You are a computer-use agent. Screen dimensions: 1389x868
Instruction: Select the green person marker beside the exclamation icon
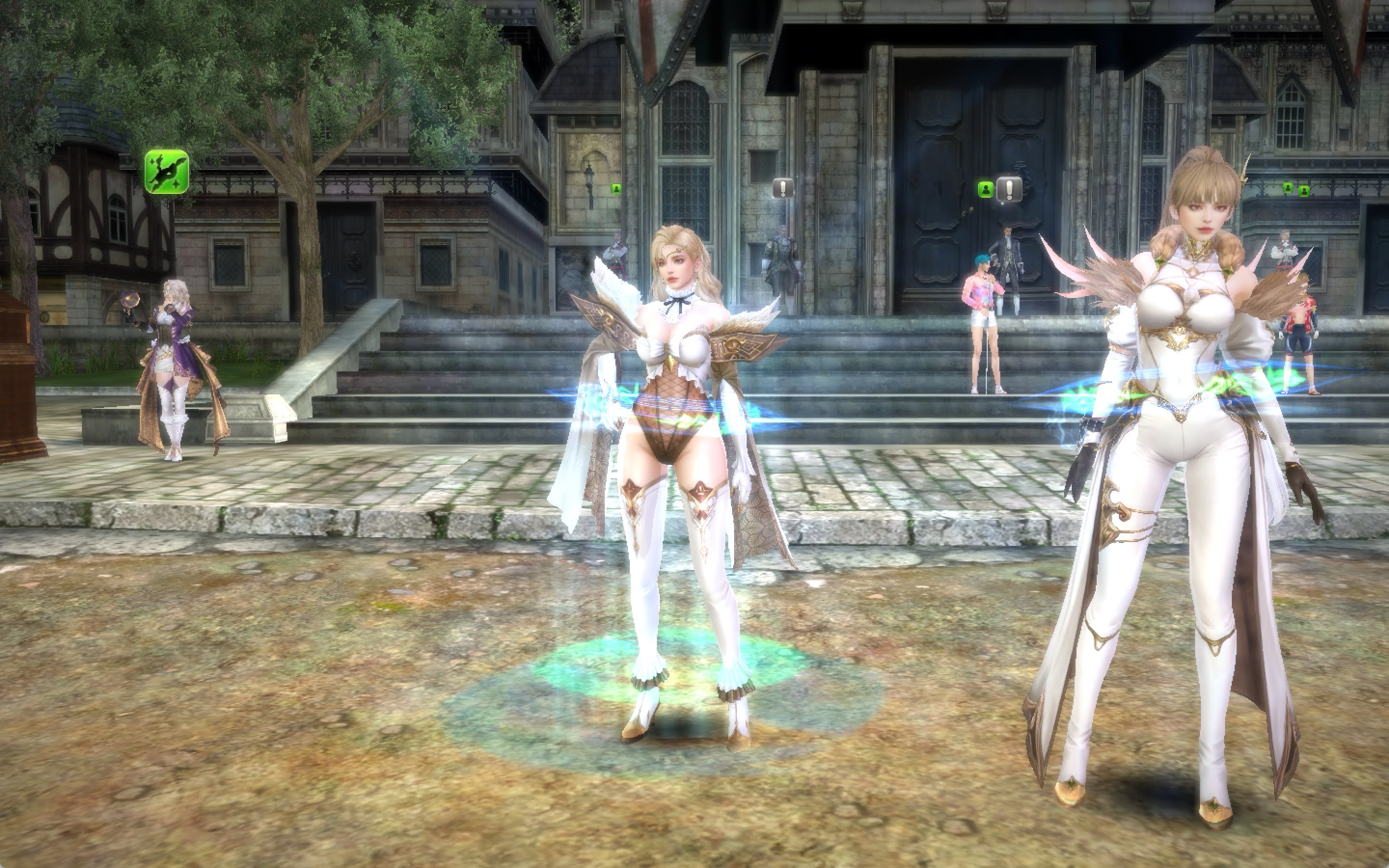pos(985,190)
